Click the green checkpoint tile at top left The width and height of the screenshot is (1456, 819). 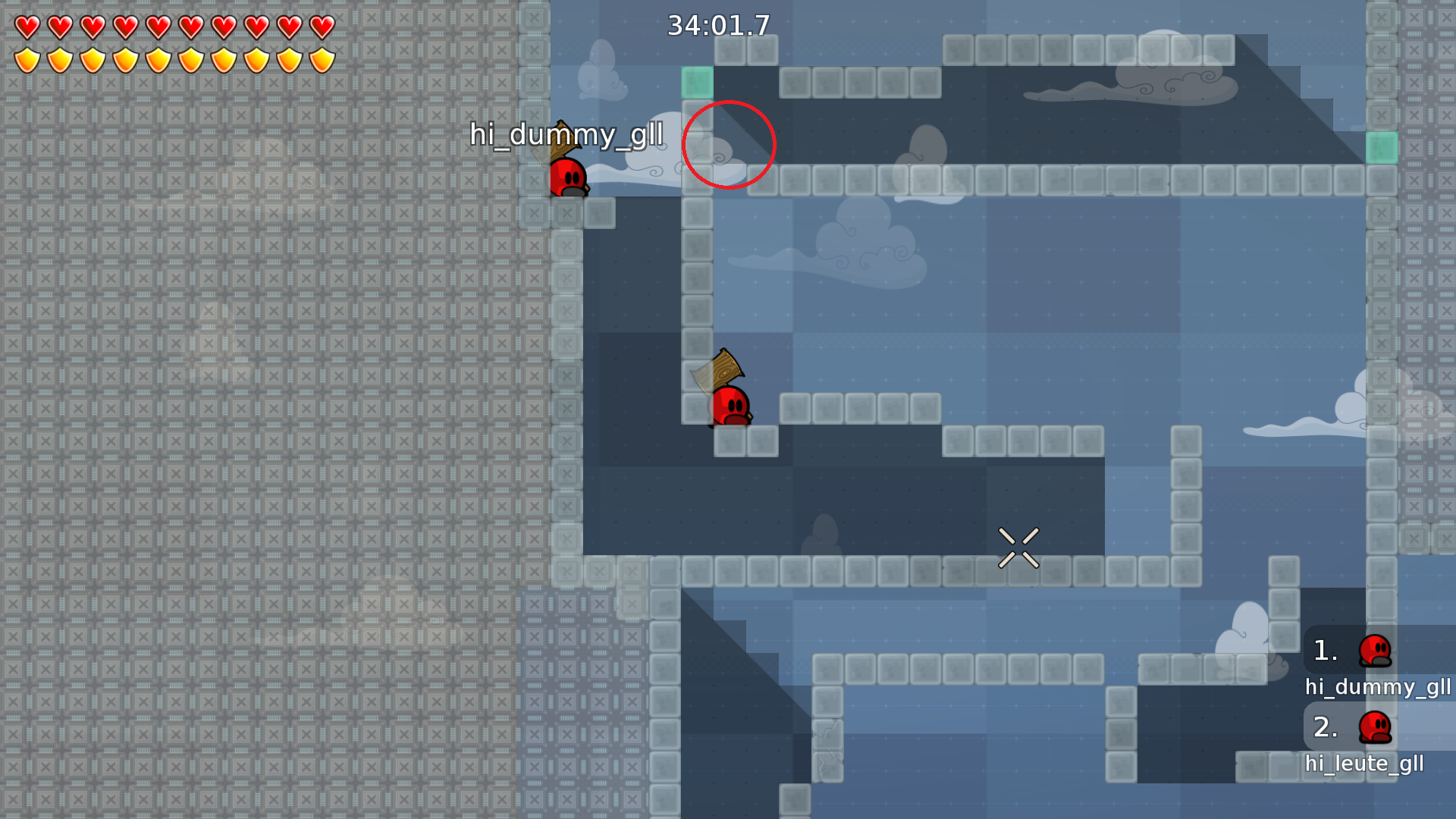coord(698,82)
